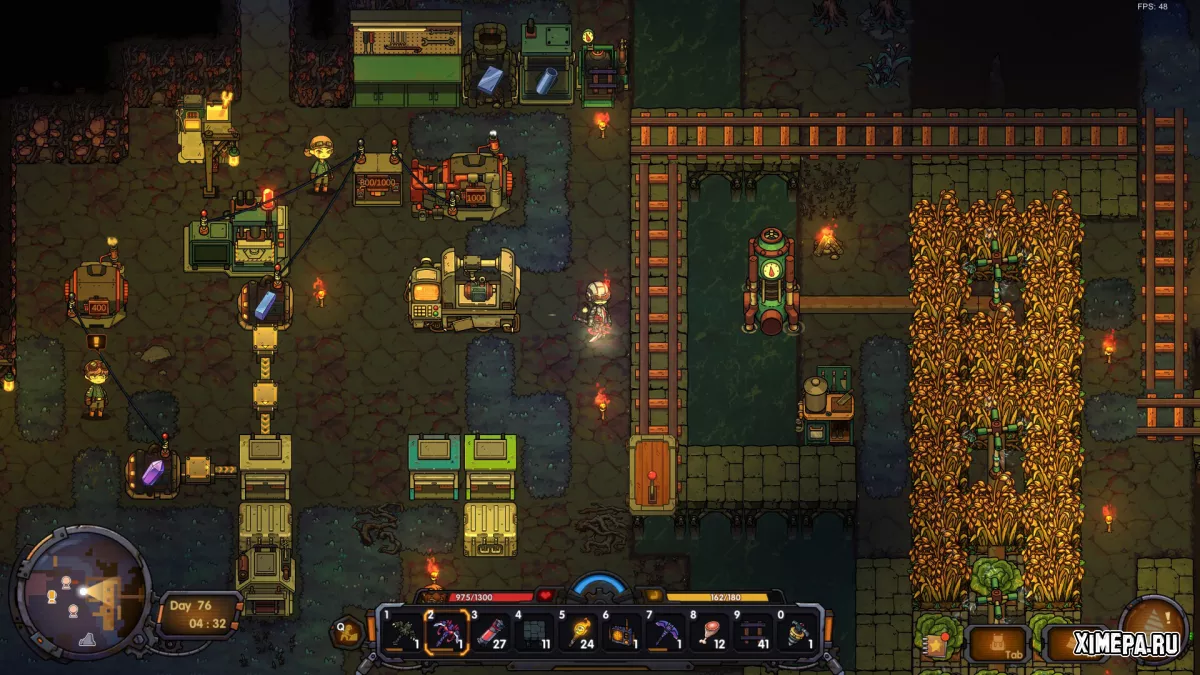
Task: Select the roasted meat leg slot
Action: tap(709, 633)
